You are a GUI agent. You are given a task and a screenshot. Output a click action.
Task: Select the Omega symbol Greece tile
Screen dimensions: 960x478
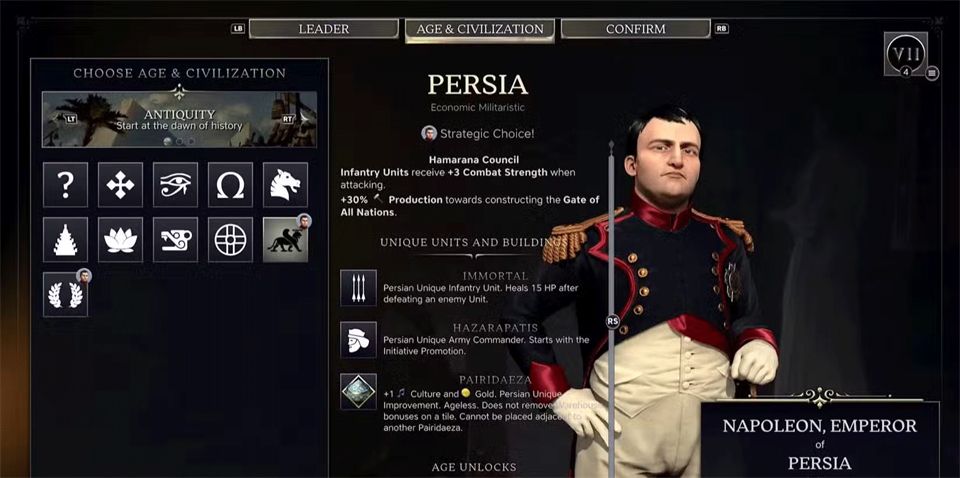[230, 184]
